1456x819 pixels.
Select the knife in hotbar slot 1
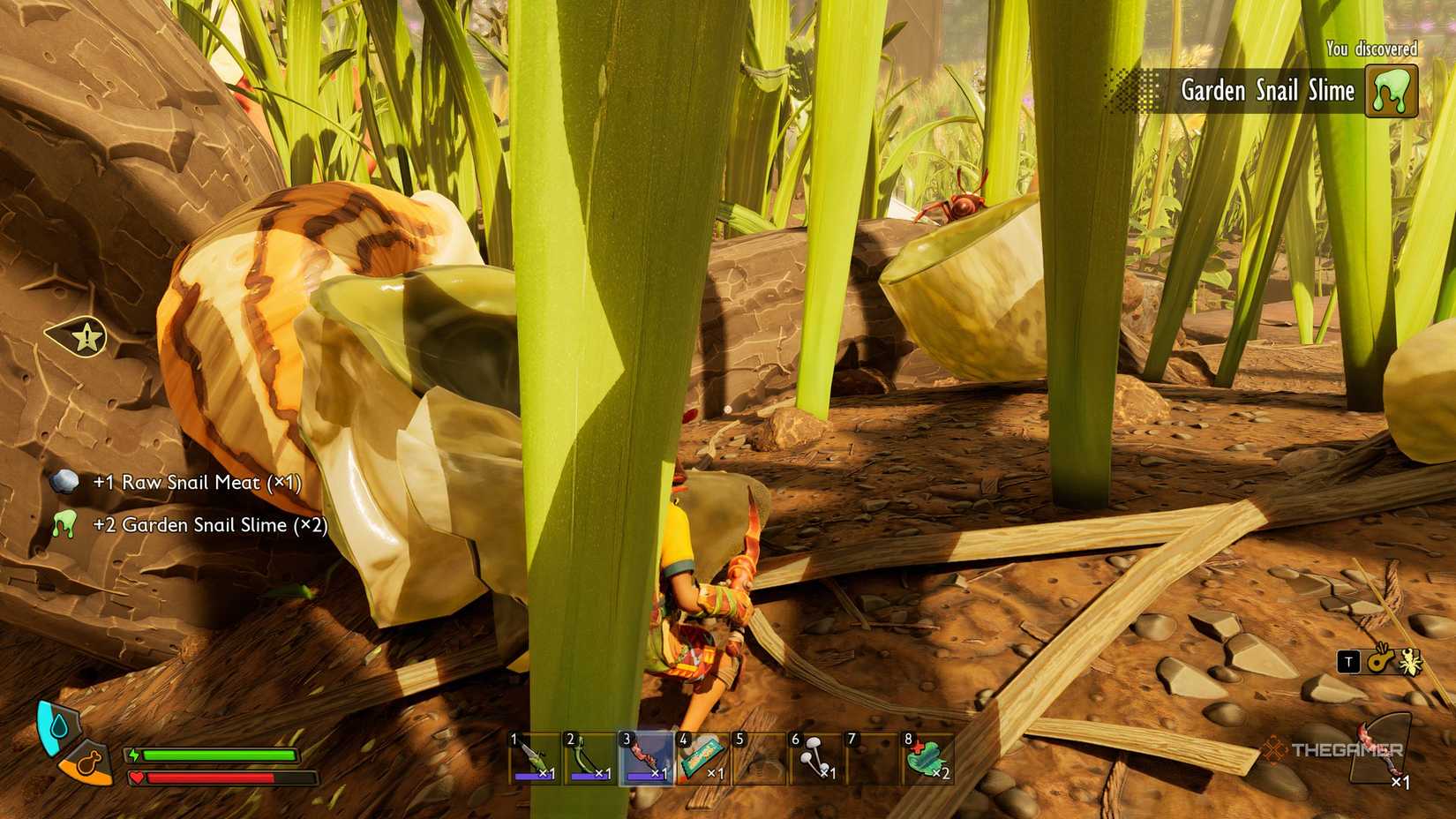click(534, 761)
